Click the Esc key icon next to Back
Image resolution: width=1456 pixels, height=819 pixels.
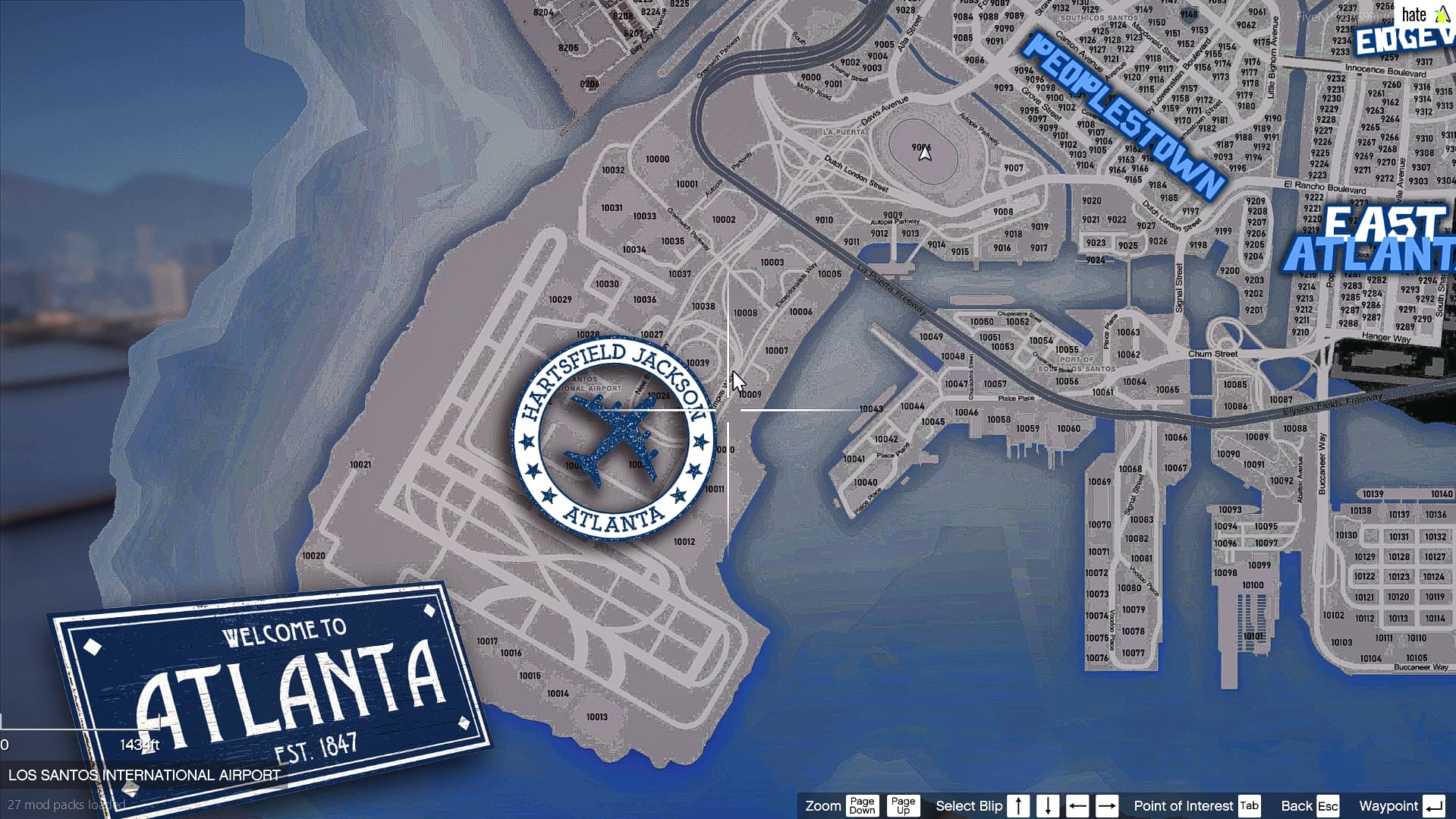pyautogui.click(x=1326, y=806)
